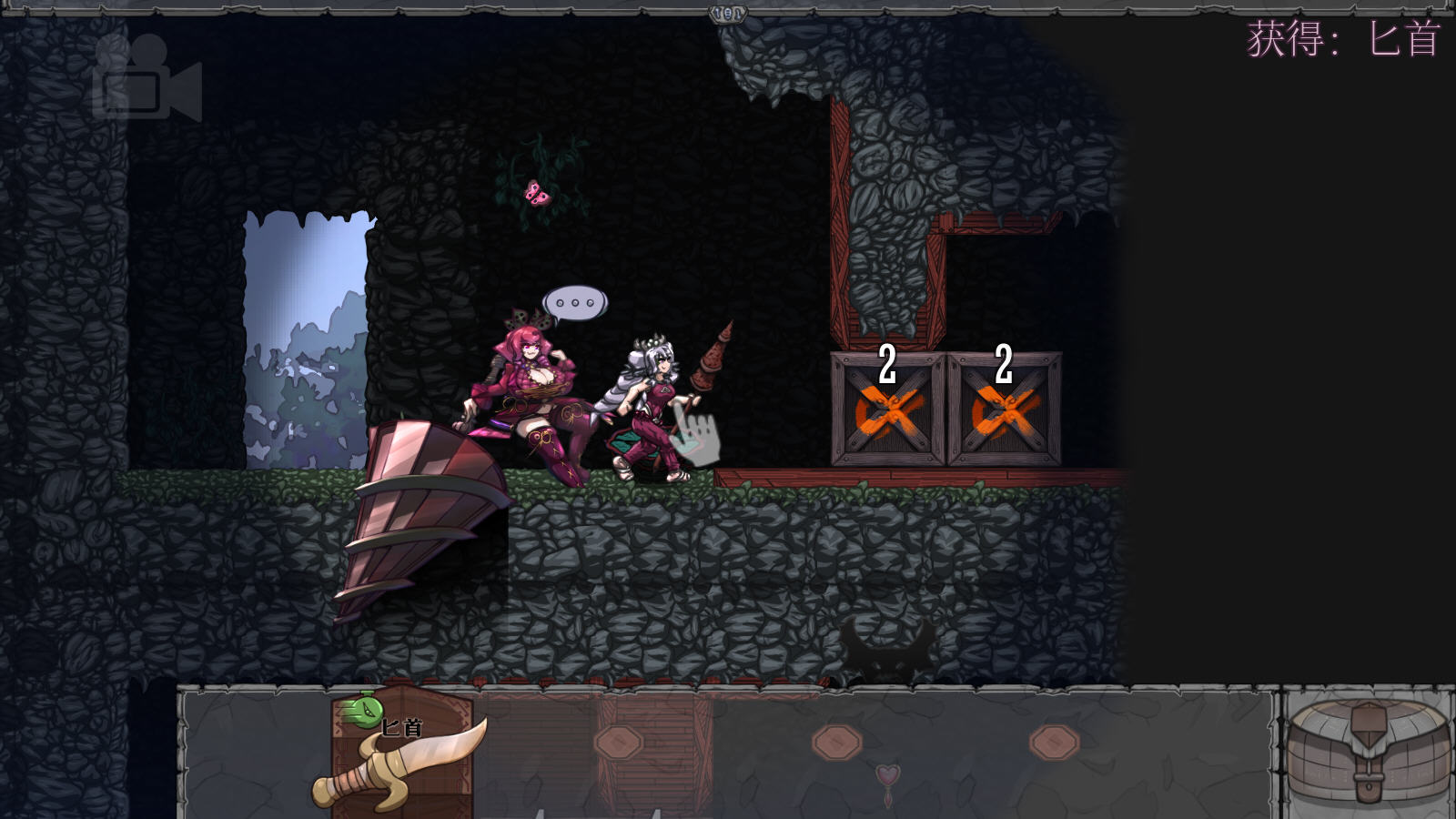1456x819 pixels.
Task: Open the speech bubble above the pink-haired character
Action: (573, 300)
